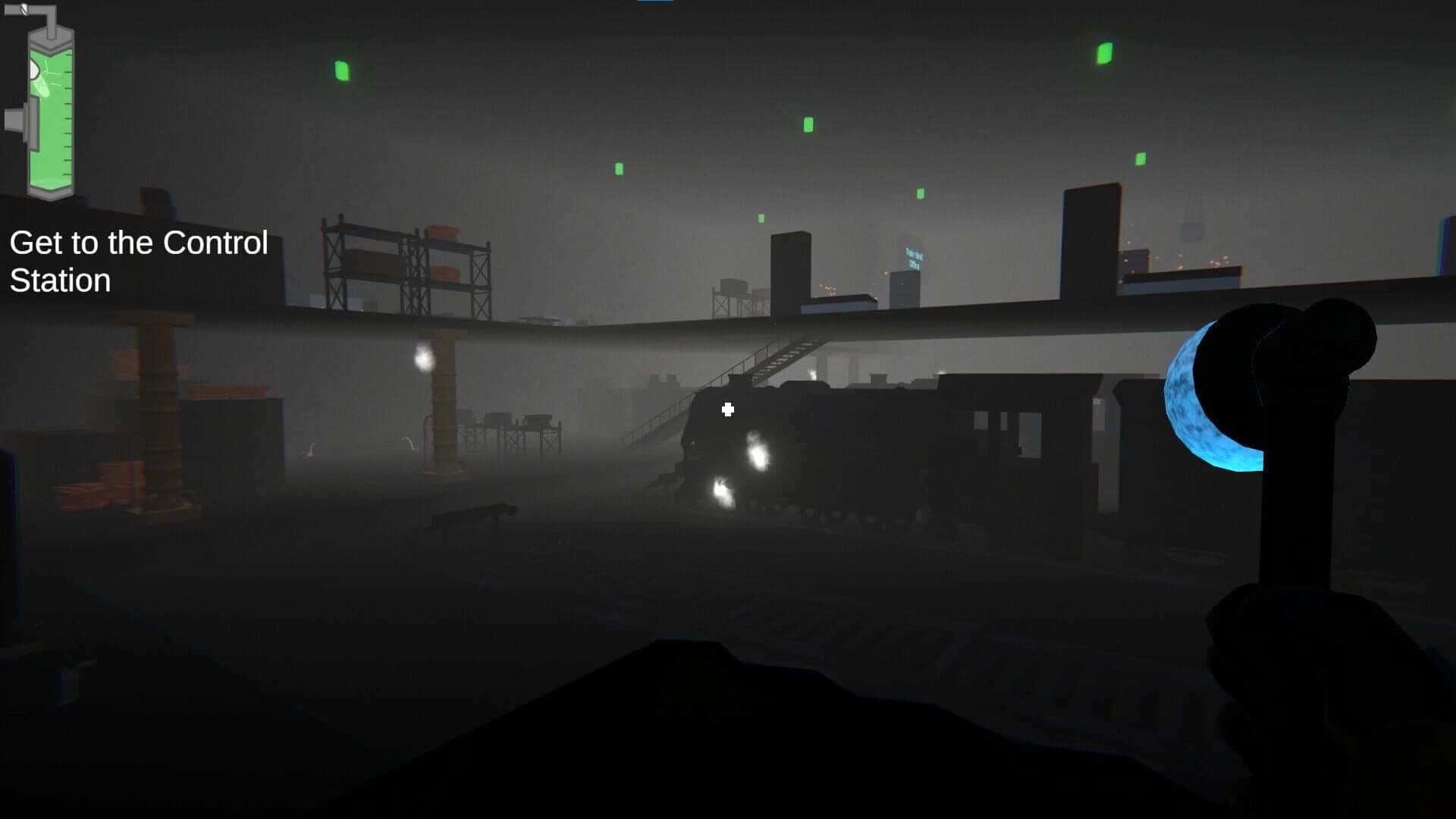
Task: Click the crosshair at screen center
Action: point(728,409)
